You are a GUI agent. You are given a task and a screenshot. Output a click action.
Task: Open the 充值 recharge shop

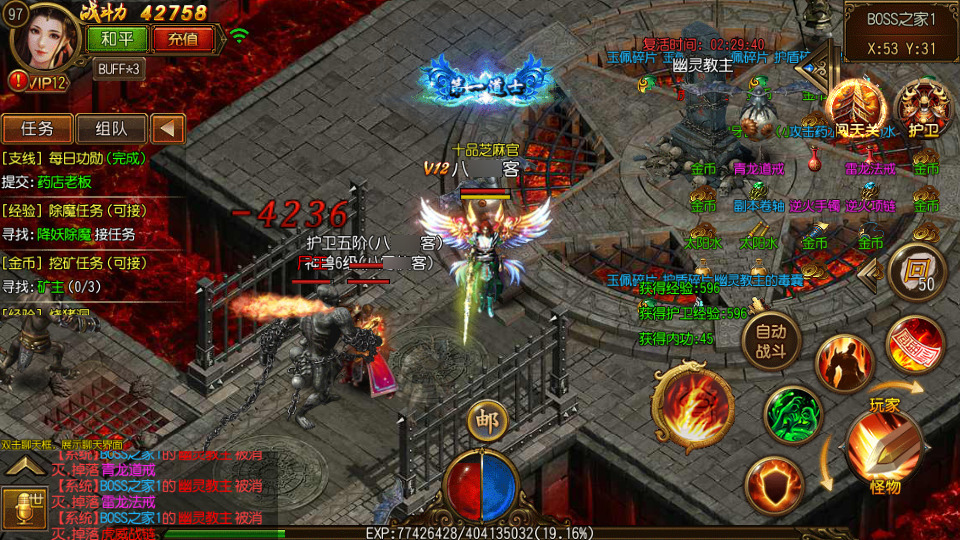pyautogui.click(x=183, y=39)
